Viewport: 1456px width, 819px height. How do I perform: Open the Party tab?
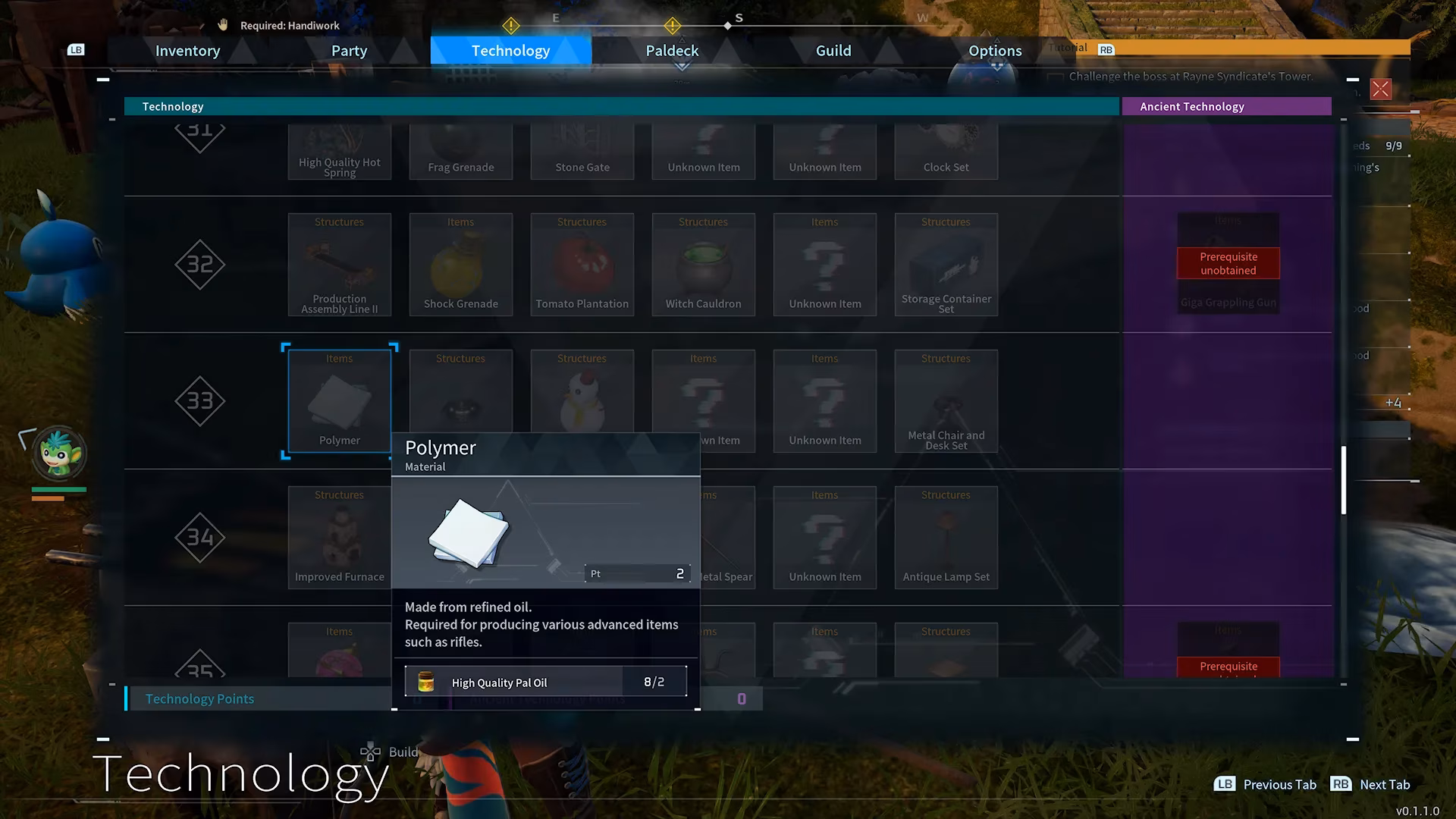349,51
